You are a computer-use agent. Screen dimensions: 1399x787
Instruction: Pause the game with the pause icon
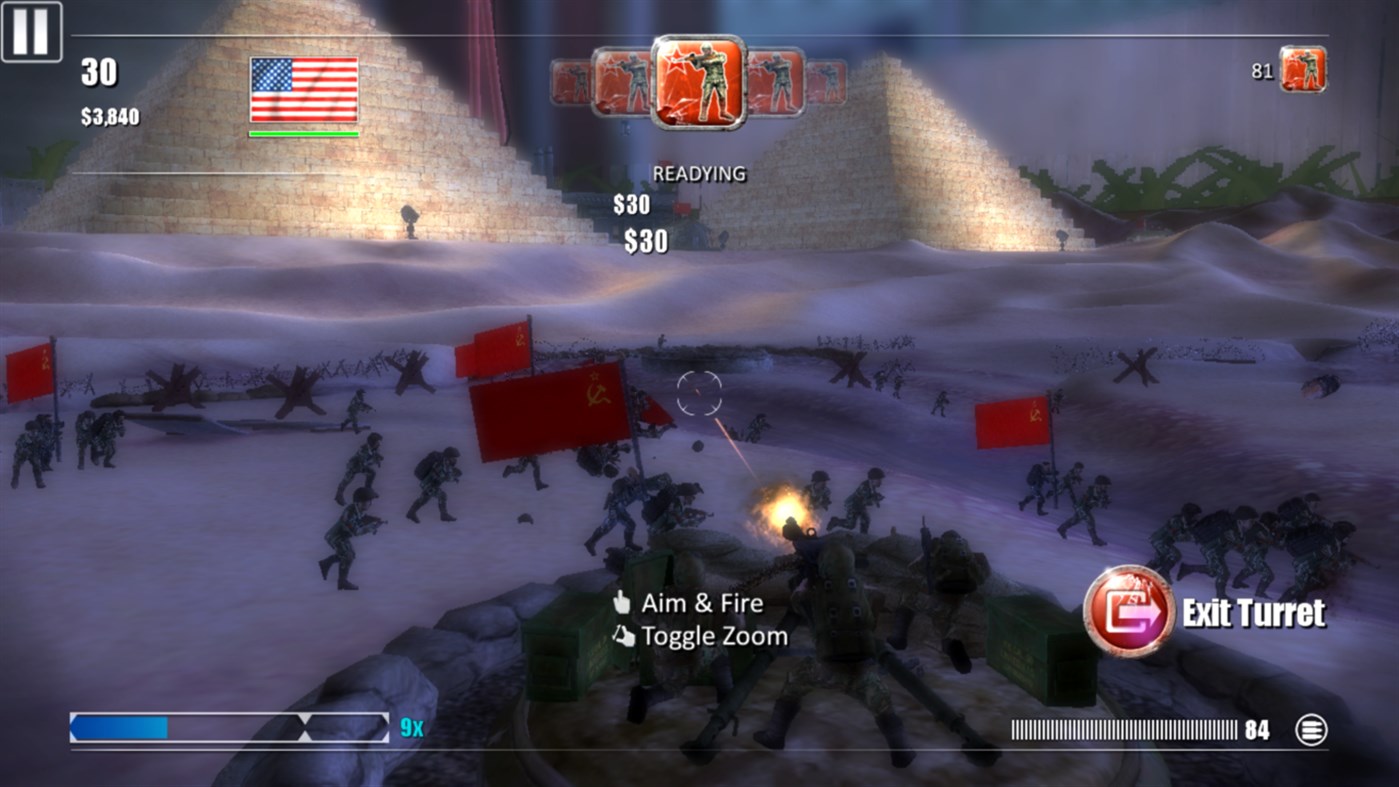tap(33, 30)
